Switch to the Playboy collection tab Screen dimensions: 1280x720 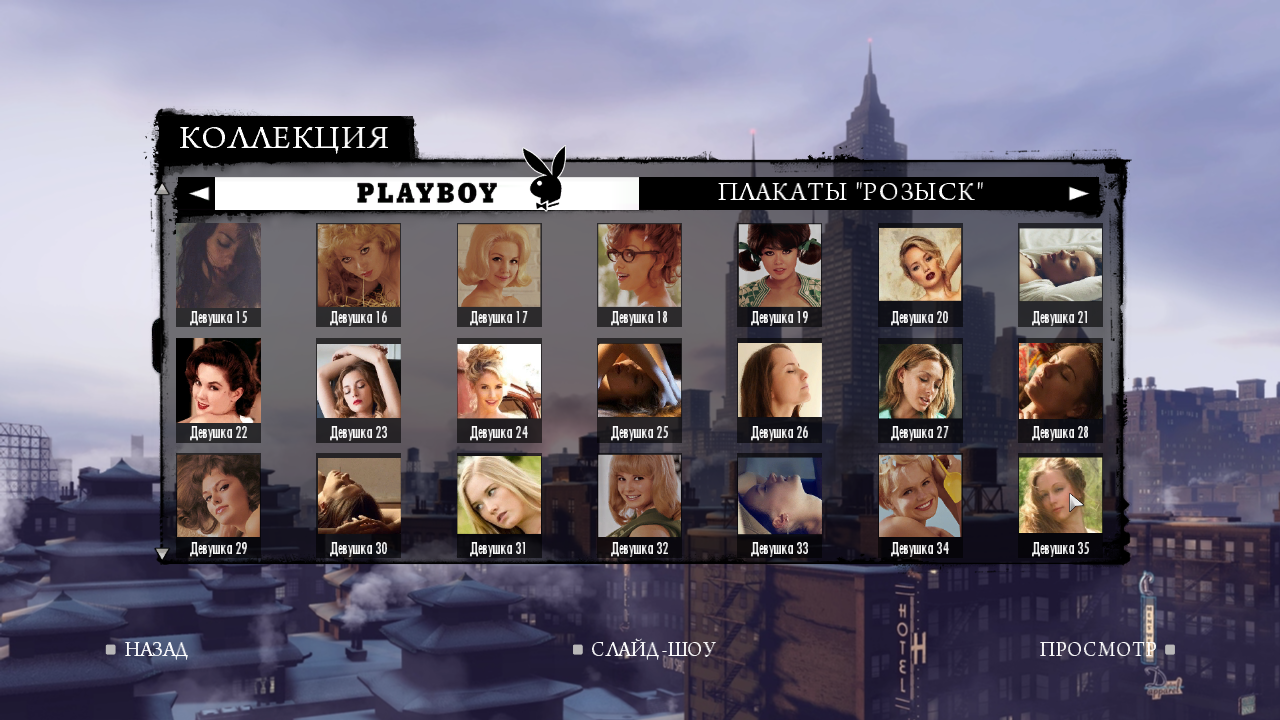427,193
